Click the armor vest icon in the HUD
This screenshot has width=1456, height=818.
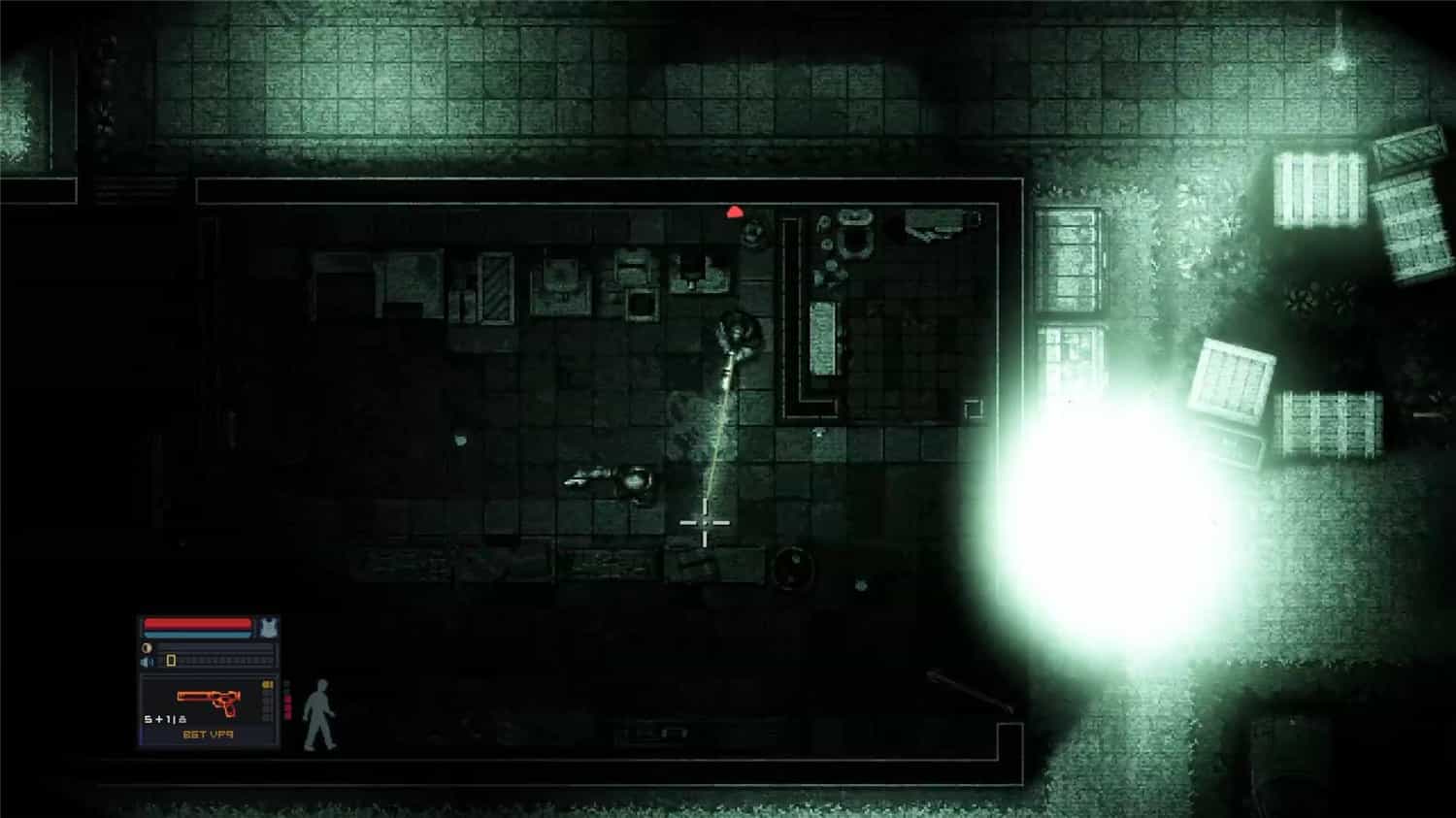[270, 627]
